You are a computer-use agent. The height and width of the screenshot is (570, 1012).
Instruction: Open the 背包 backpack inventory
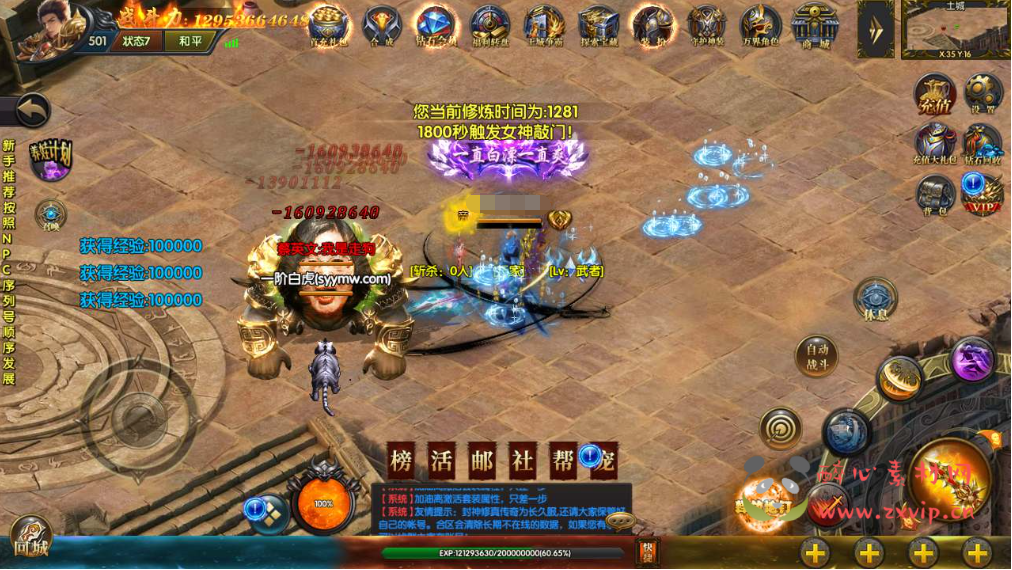[934, 192]
